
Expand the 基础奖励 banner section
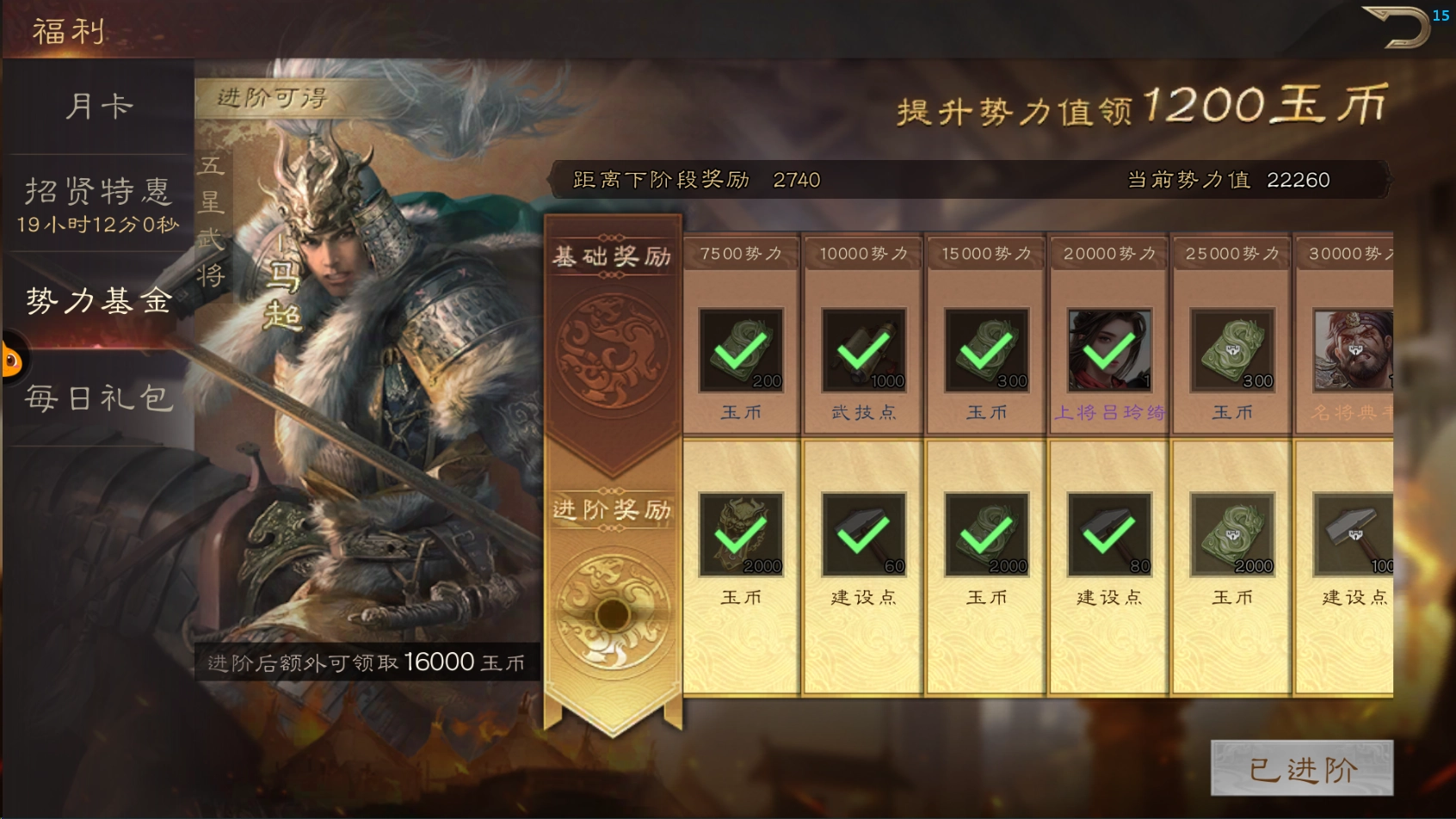click(x=611, y=254)
